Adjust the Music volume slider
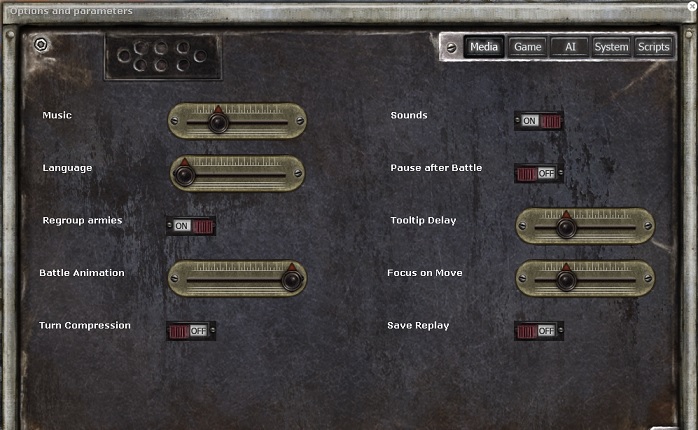The width and height of the screenshot is (698, 430). 218,122
